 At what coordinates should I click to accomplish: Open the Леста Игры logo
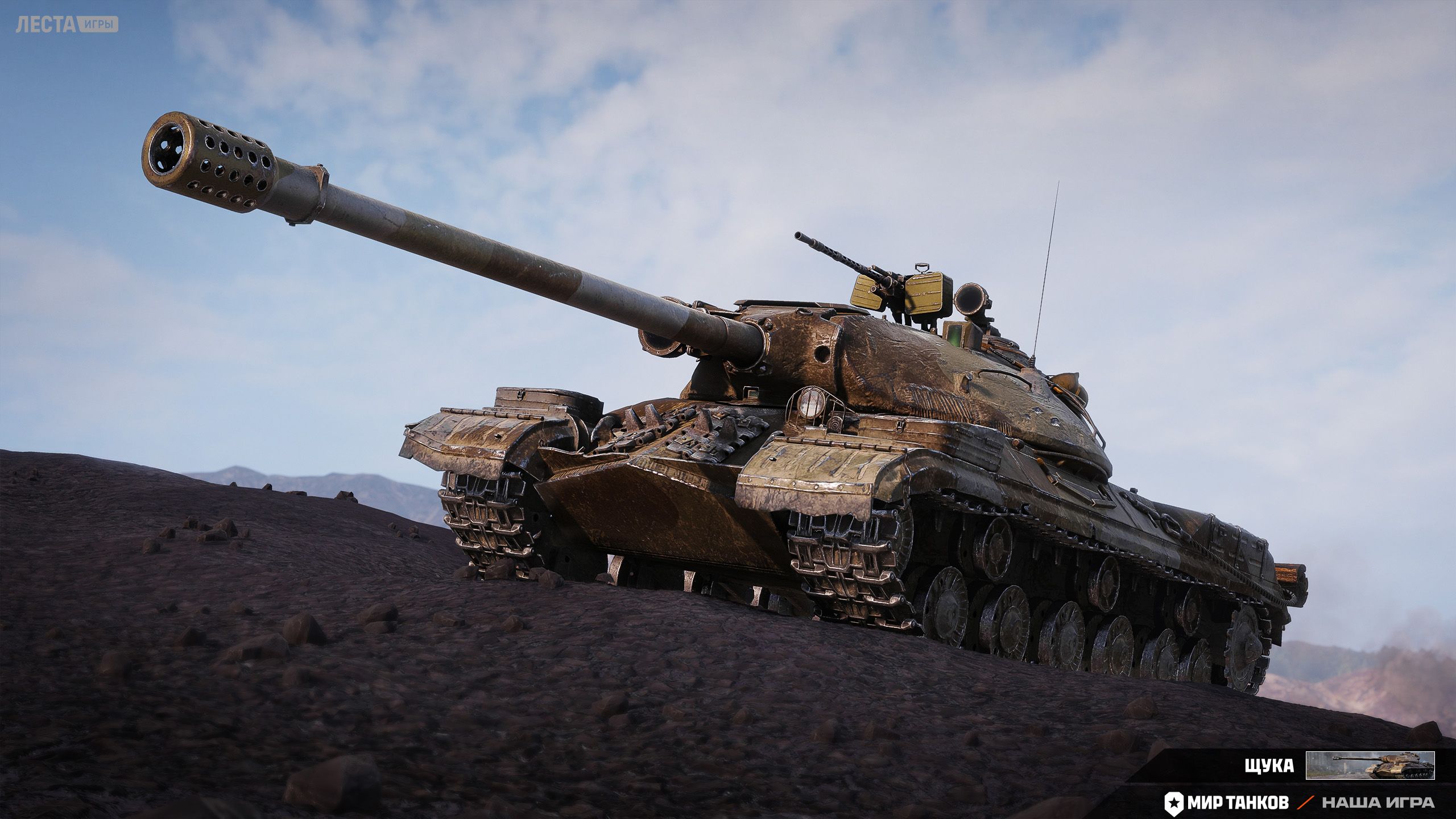coord(67,24)
